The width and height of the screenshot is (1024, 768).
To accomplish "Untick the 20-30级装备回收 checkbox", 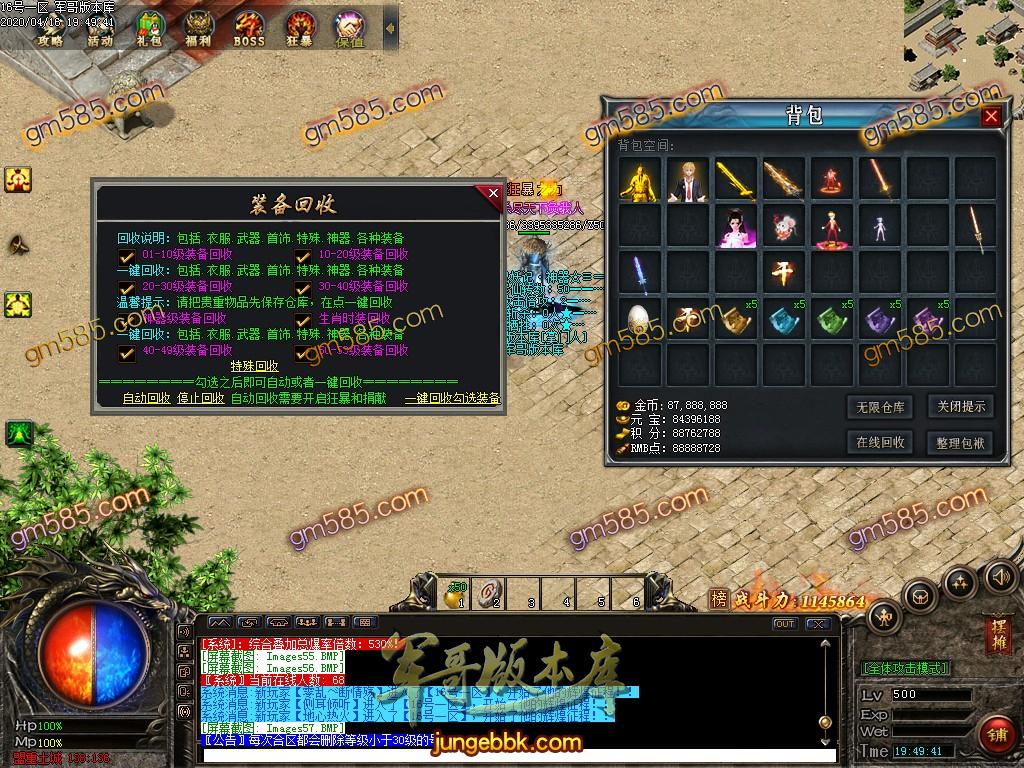I will click(x=127, y=287).
